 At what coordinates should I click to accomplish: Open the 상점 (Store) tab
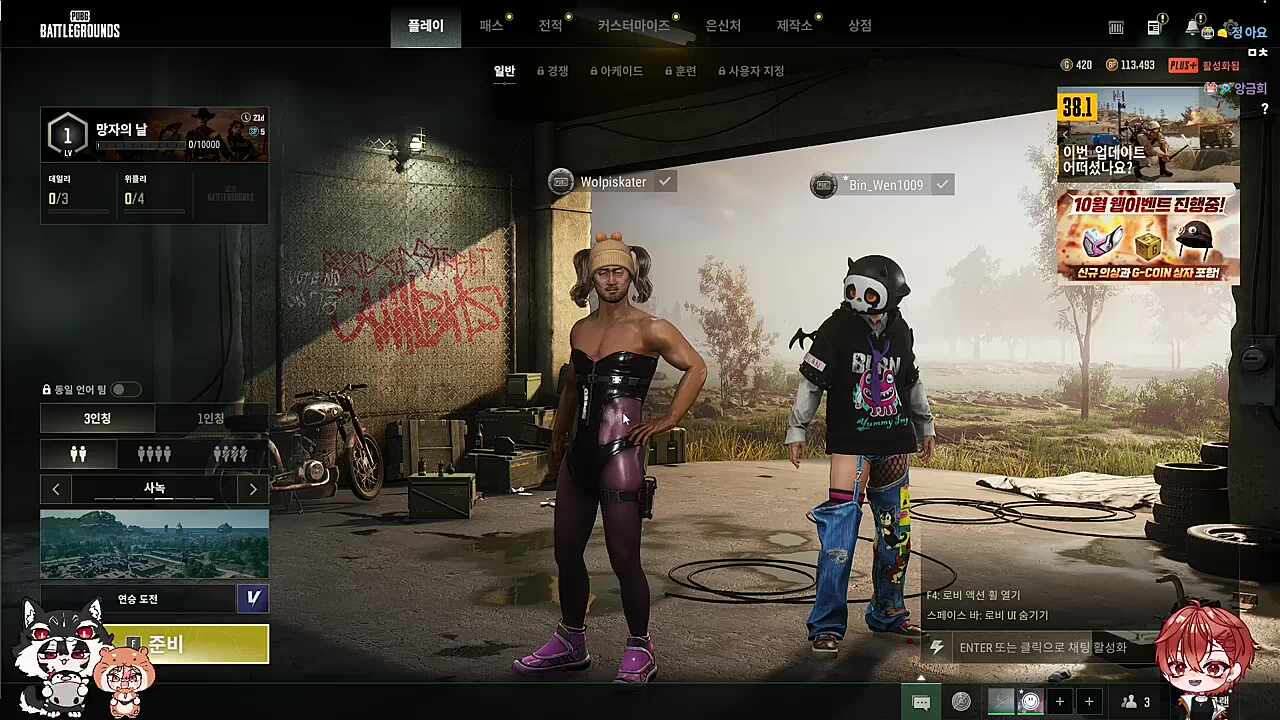860,26
